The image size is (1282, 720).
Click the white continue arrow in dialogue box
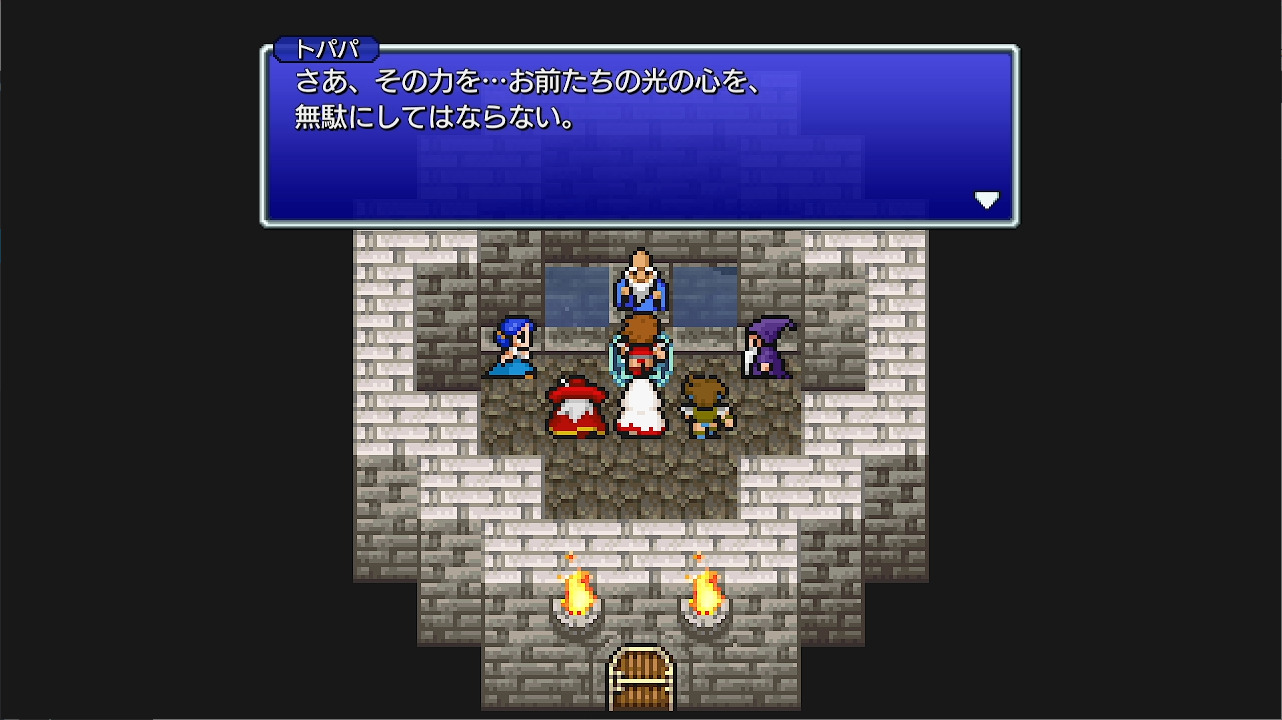pyautogui.click(x=988, y=199)
